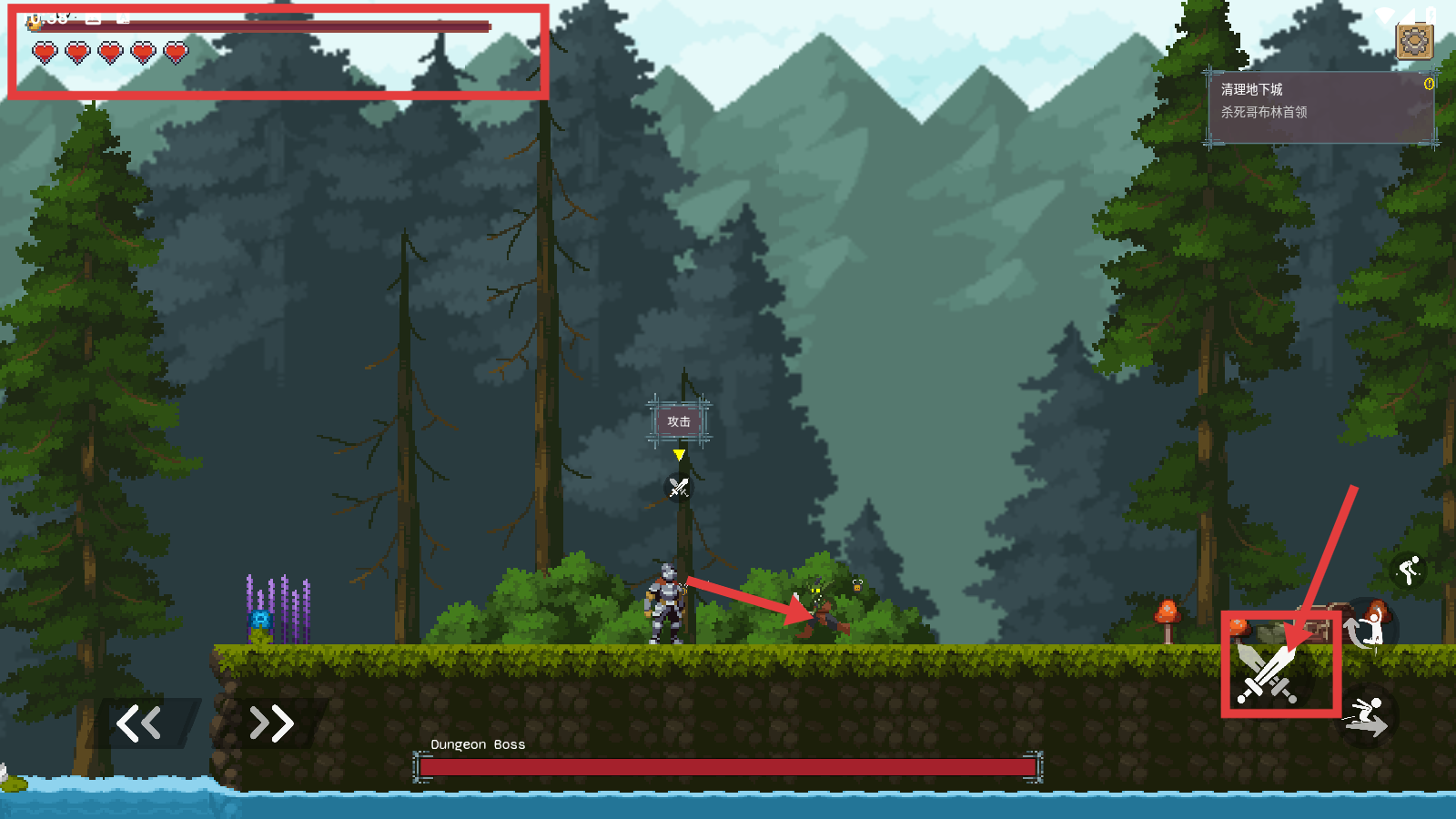Activate the jump button
Screen dimensions: 1456x819
click(x=1368, y=628)
